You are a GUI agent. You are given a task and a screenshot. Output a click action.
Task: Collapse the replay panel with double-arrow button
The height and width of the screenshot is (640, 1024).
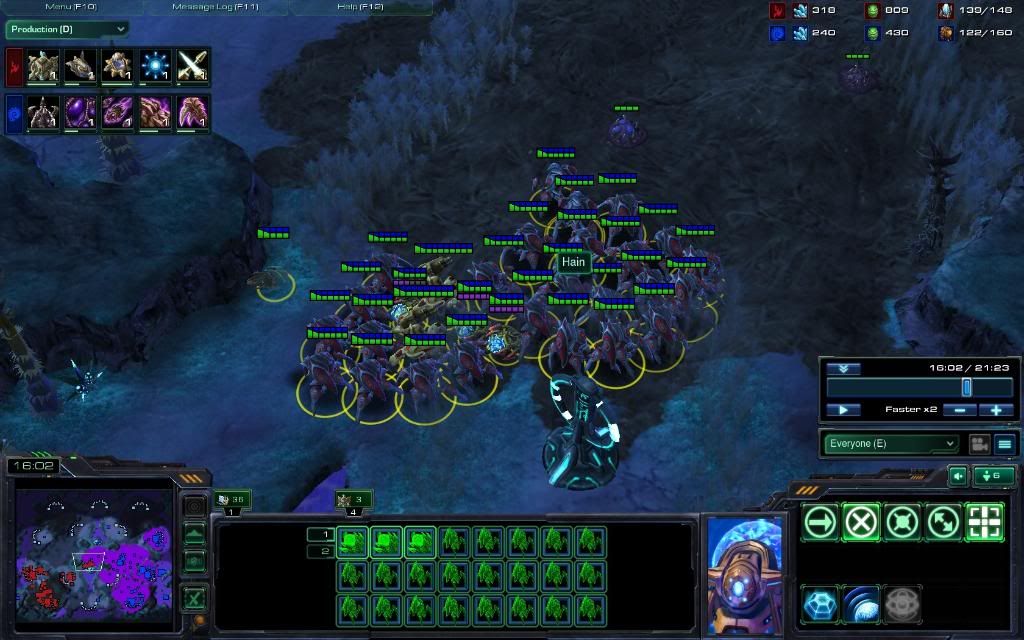point(843,368)
